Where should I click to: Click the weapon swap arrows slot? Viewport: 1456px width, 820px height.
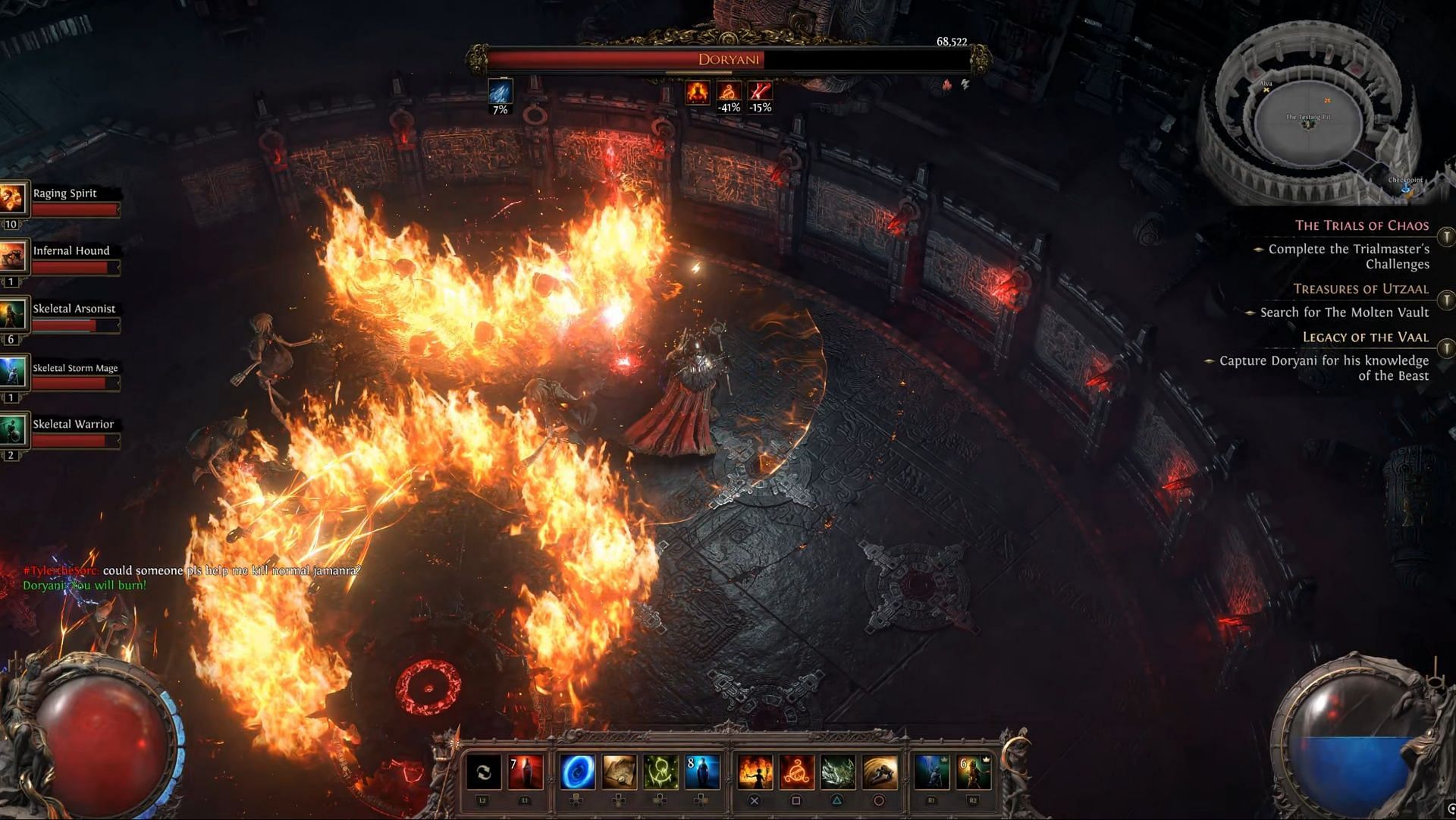tap(483, 773)
